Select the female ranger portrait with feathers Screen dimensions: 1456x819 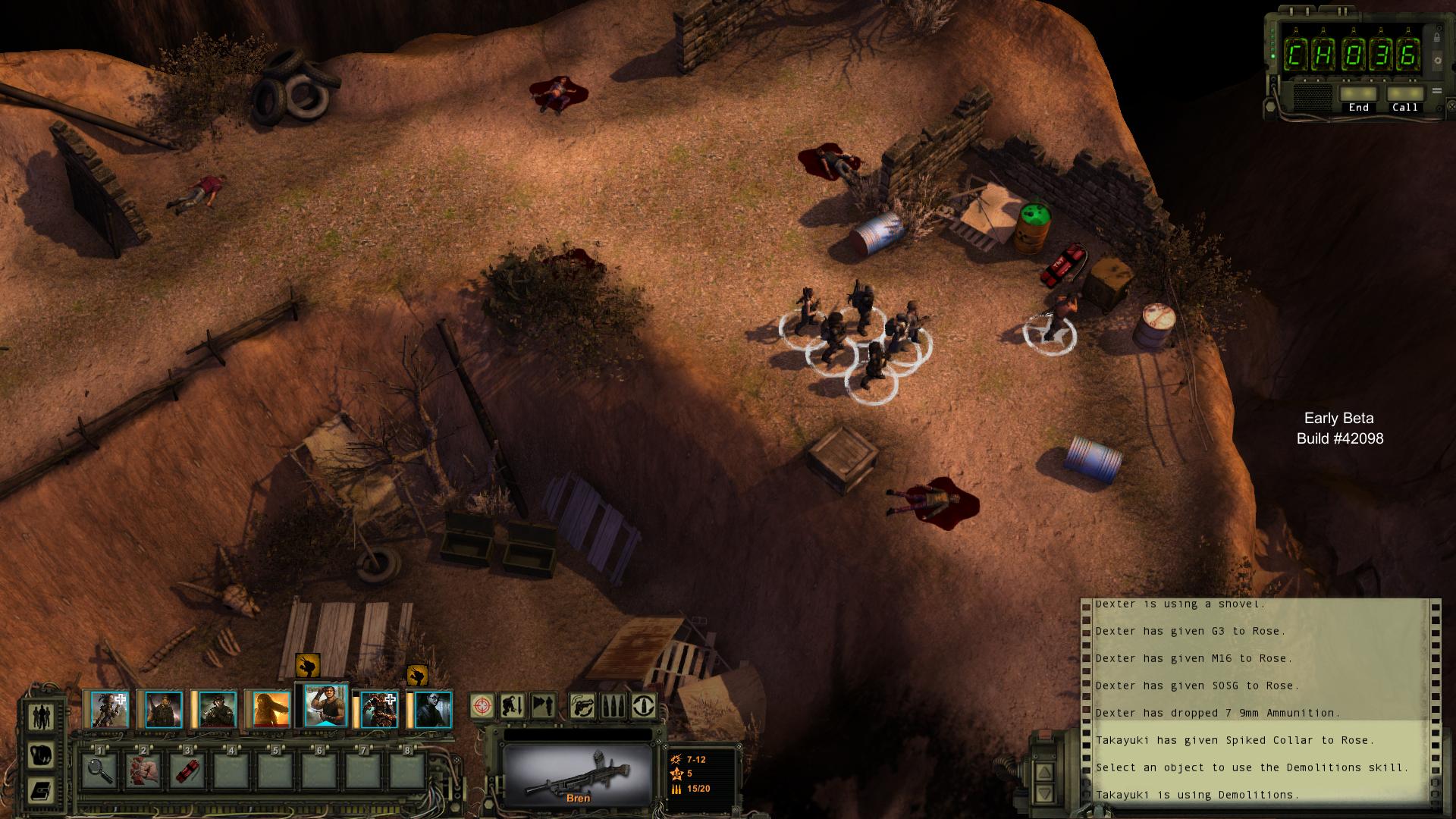coord(109,710)
